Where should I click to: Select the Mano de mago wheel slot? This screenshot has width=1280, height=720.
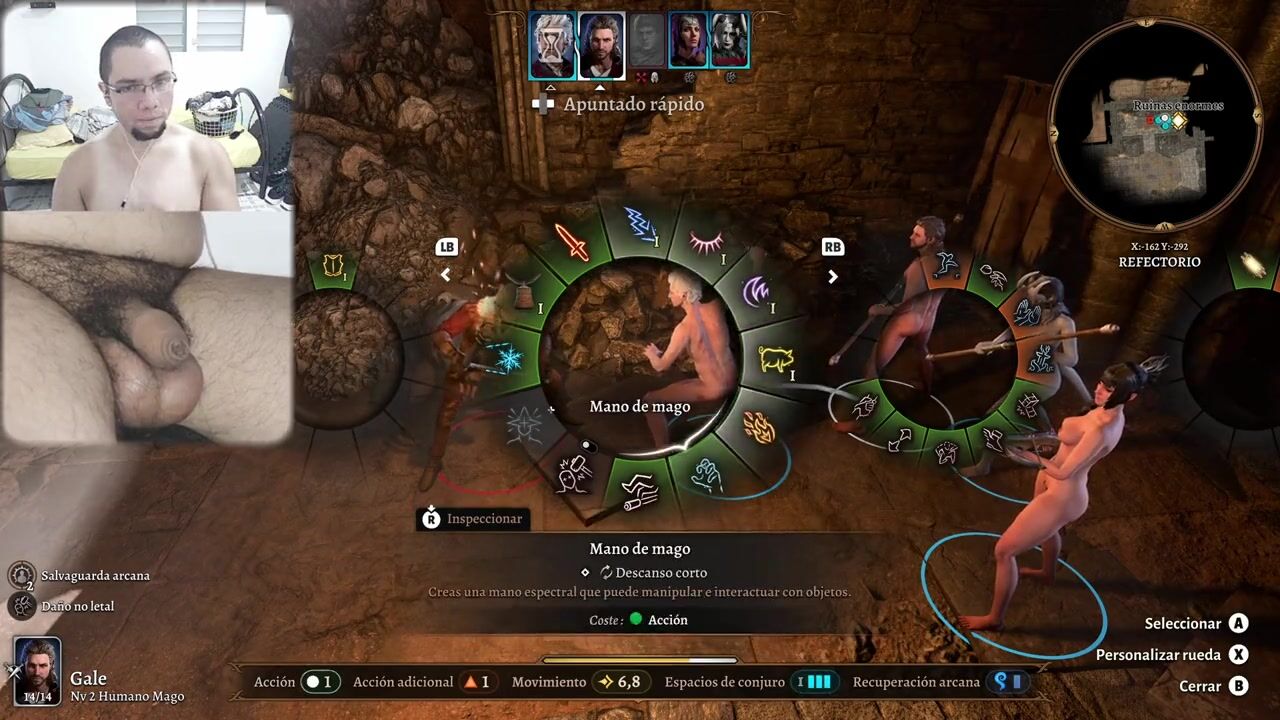[640, 487]
